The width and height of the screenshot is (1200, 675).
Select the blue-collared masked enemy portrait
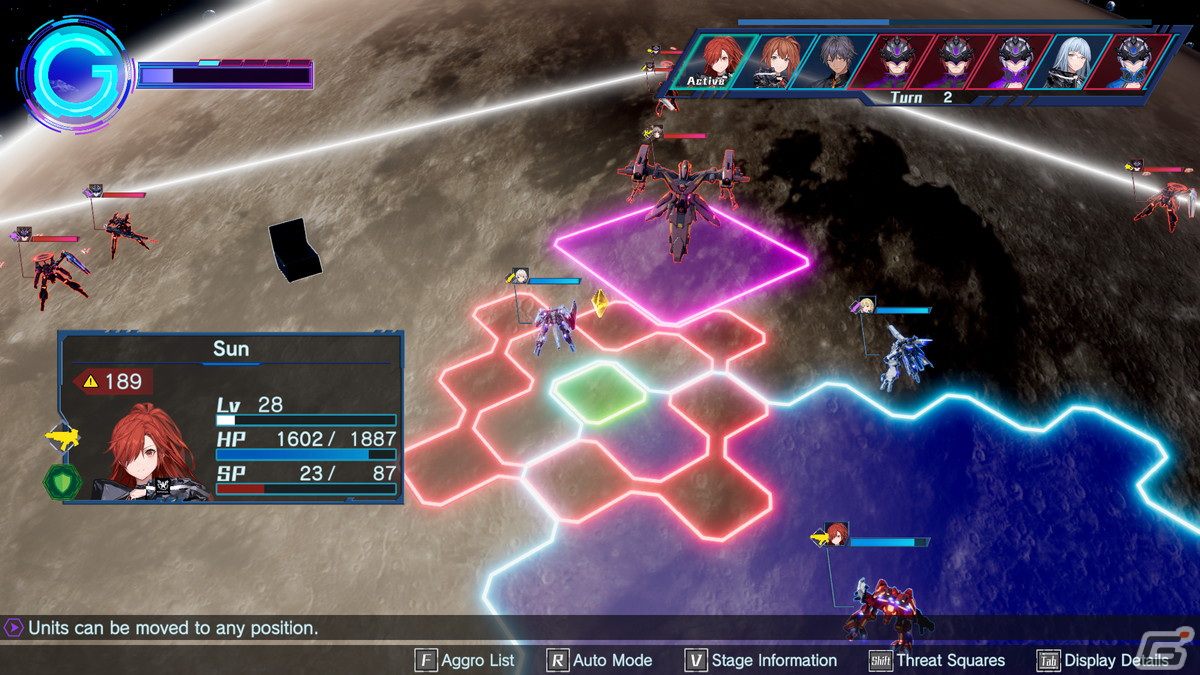tap(1135, 62)
